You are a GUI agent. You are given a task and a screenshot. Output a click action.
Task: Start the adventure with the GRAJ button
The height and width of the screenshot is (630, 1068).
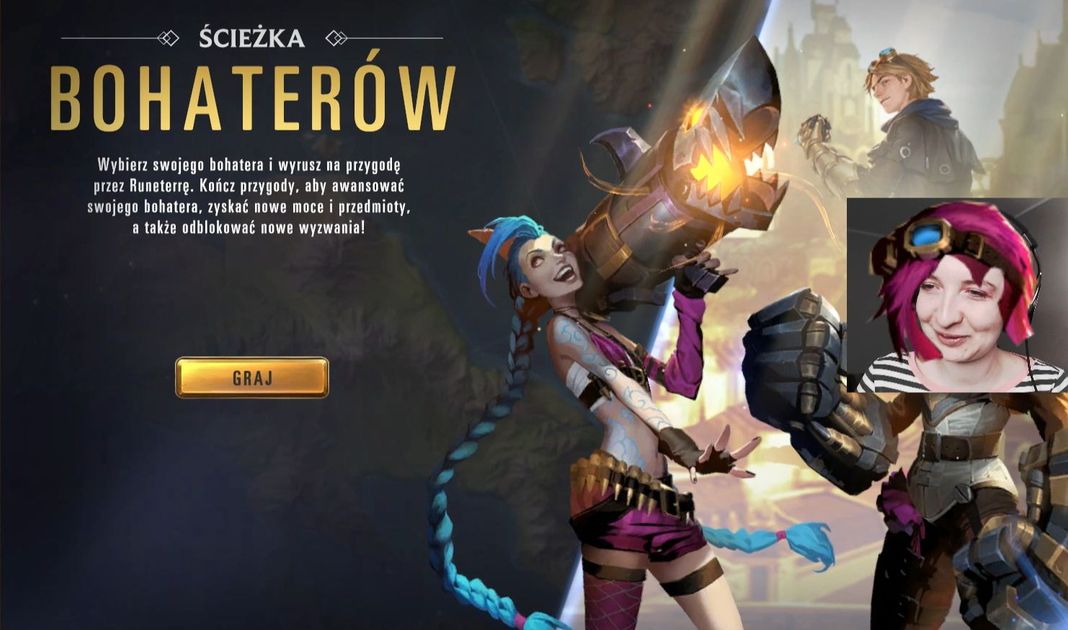pyautogui.click(x=252, y=378)
